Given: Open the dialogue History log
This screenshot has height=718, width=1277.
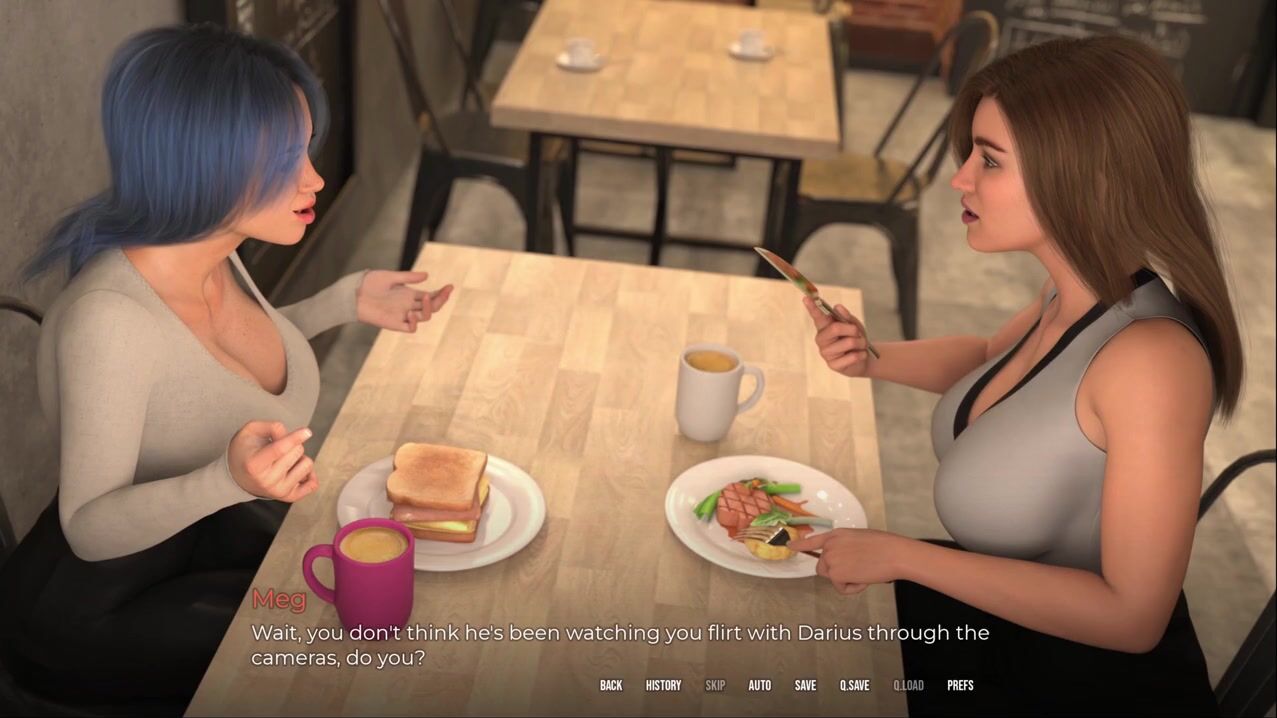Looking at the screenshot, I should click(x=663, y=685).
